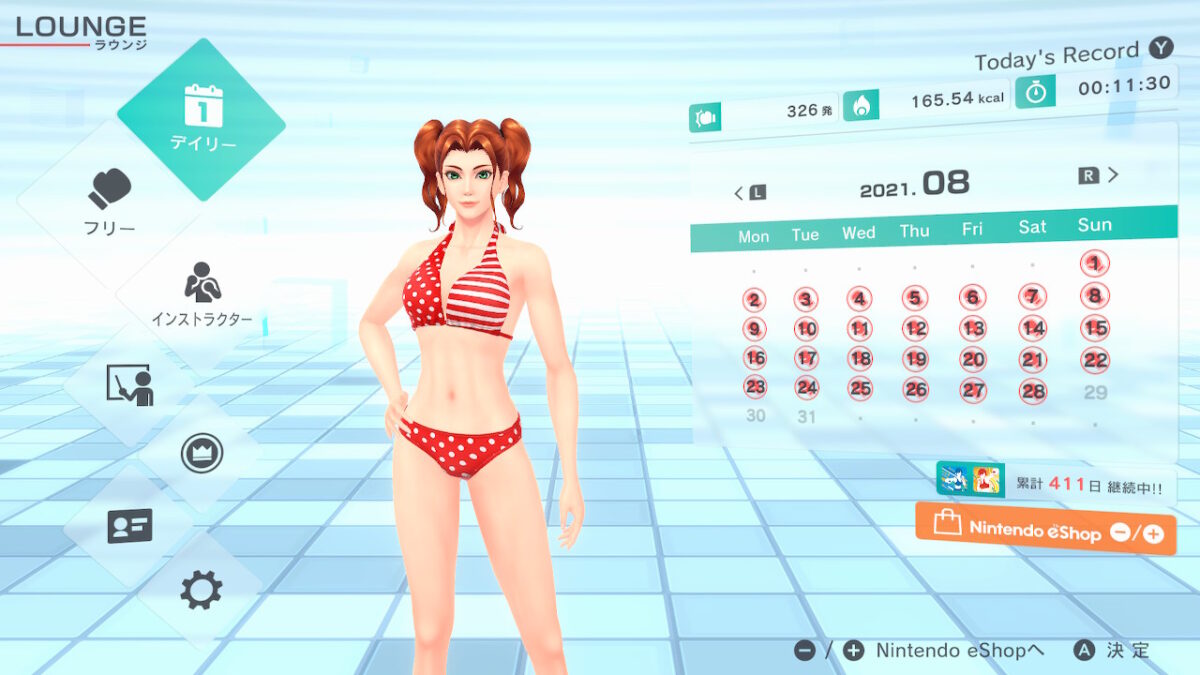Open the crown achievements icon

coord(201,453)
